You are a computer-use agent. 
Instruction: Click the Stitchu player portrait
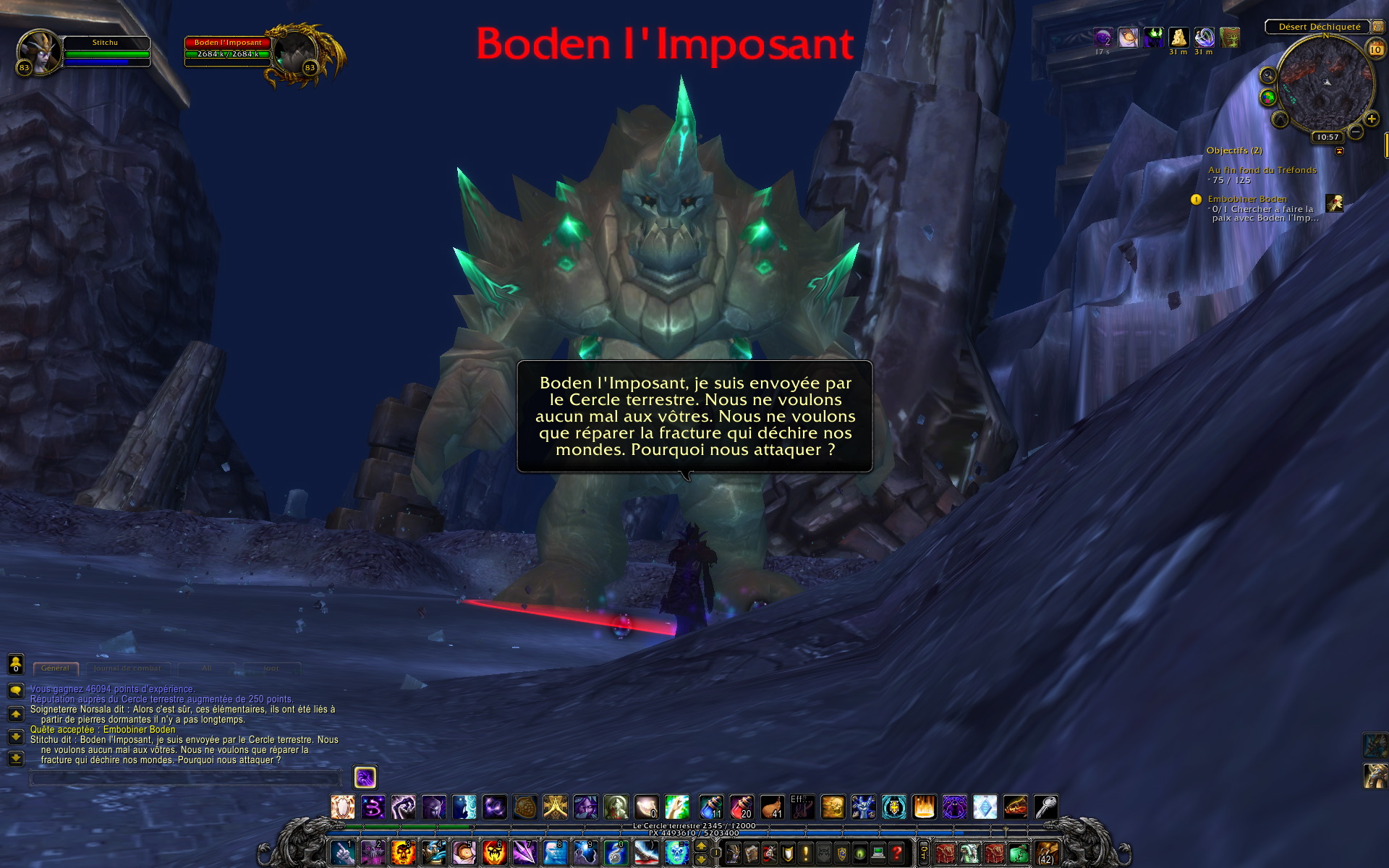(39, 51)
